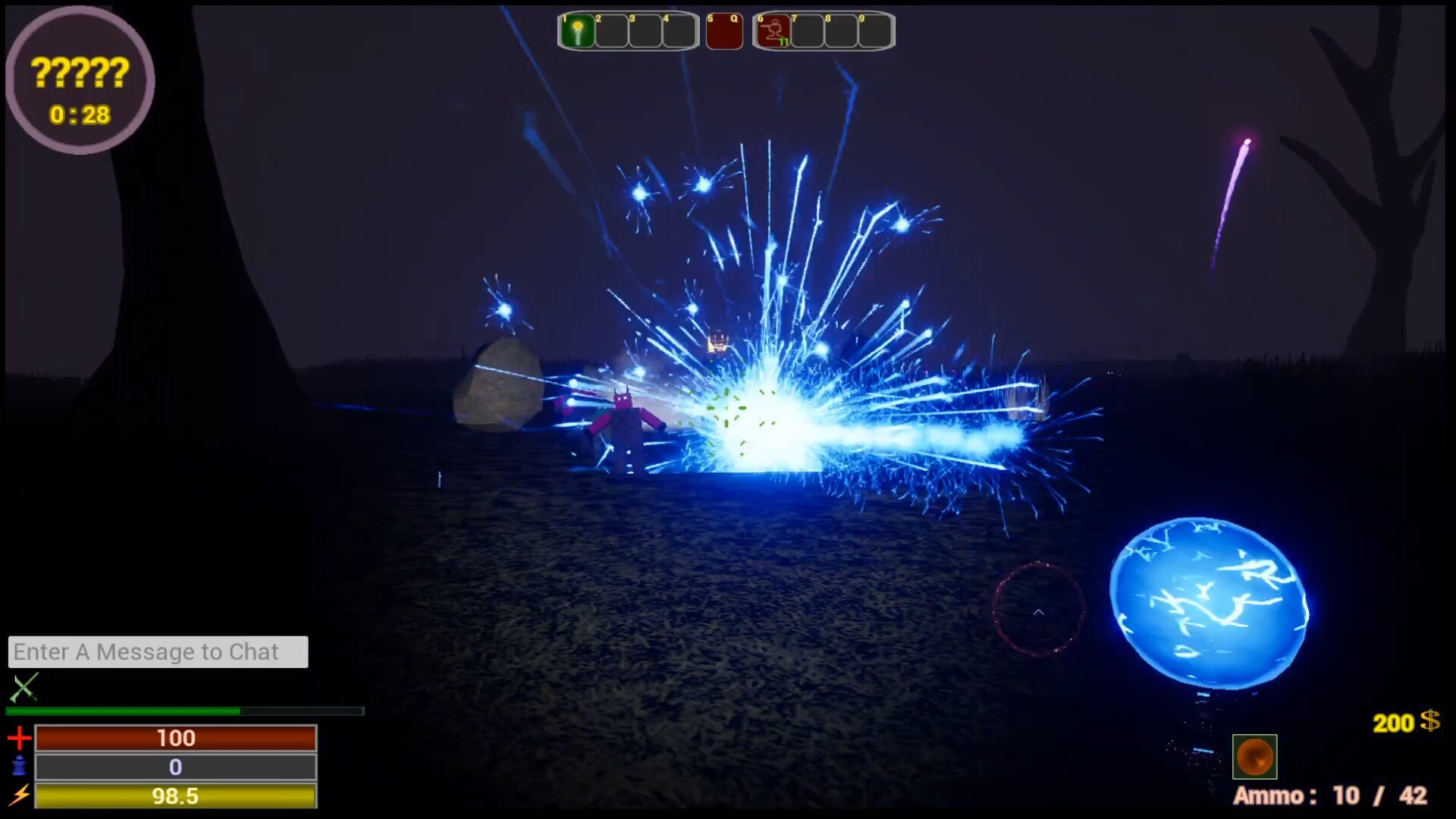Click the red health cross icon

tap(20, 737)
